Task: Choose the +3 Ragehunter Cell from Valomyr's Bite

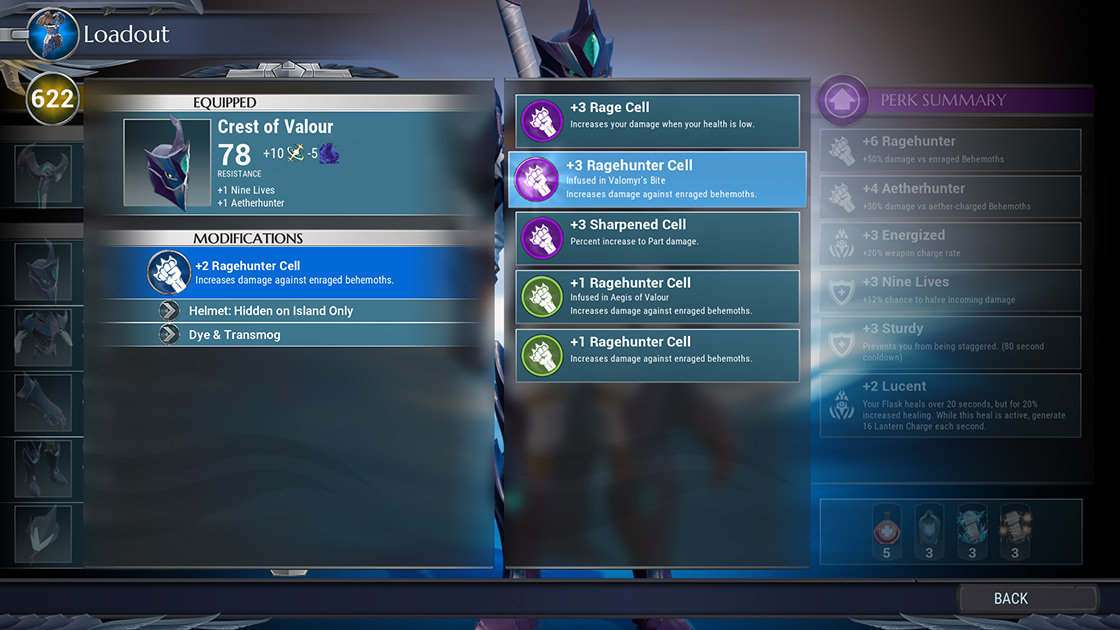Action: (657, 179)
